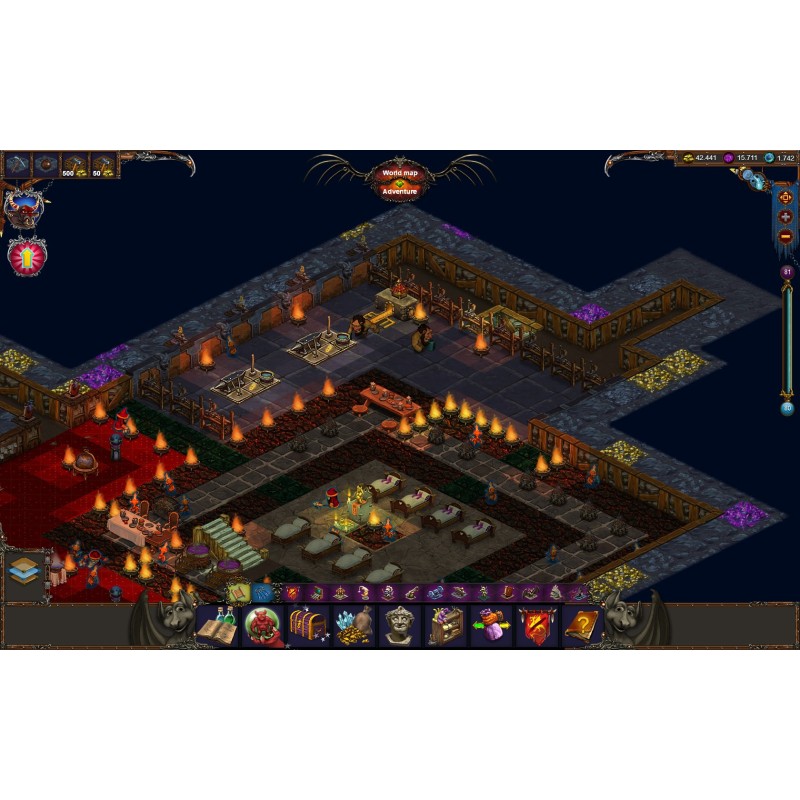
Task: Open the spellbook and potions menu
Action: [217, 626]
